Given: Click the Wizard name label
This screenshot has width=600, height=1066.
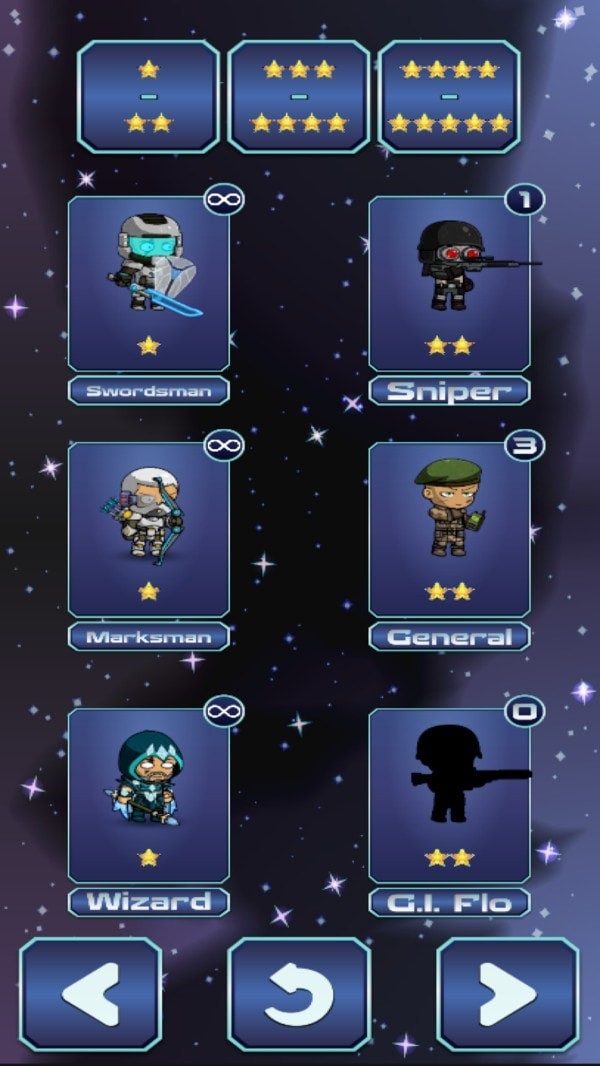Looking at the screenshot, I should click(149, 902).
